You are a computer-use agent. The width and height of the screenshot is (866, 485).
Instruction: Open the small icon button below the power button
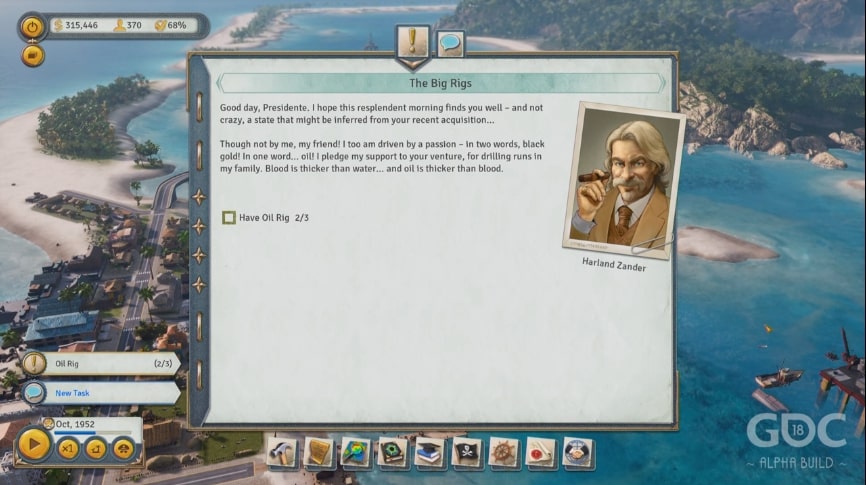click(x=33, y=56)
